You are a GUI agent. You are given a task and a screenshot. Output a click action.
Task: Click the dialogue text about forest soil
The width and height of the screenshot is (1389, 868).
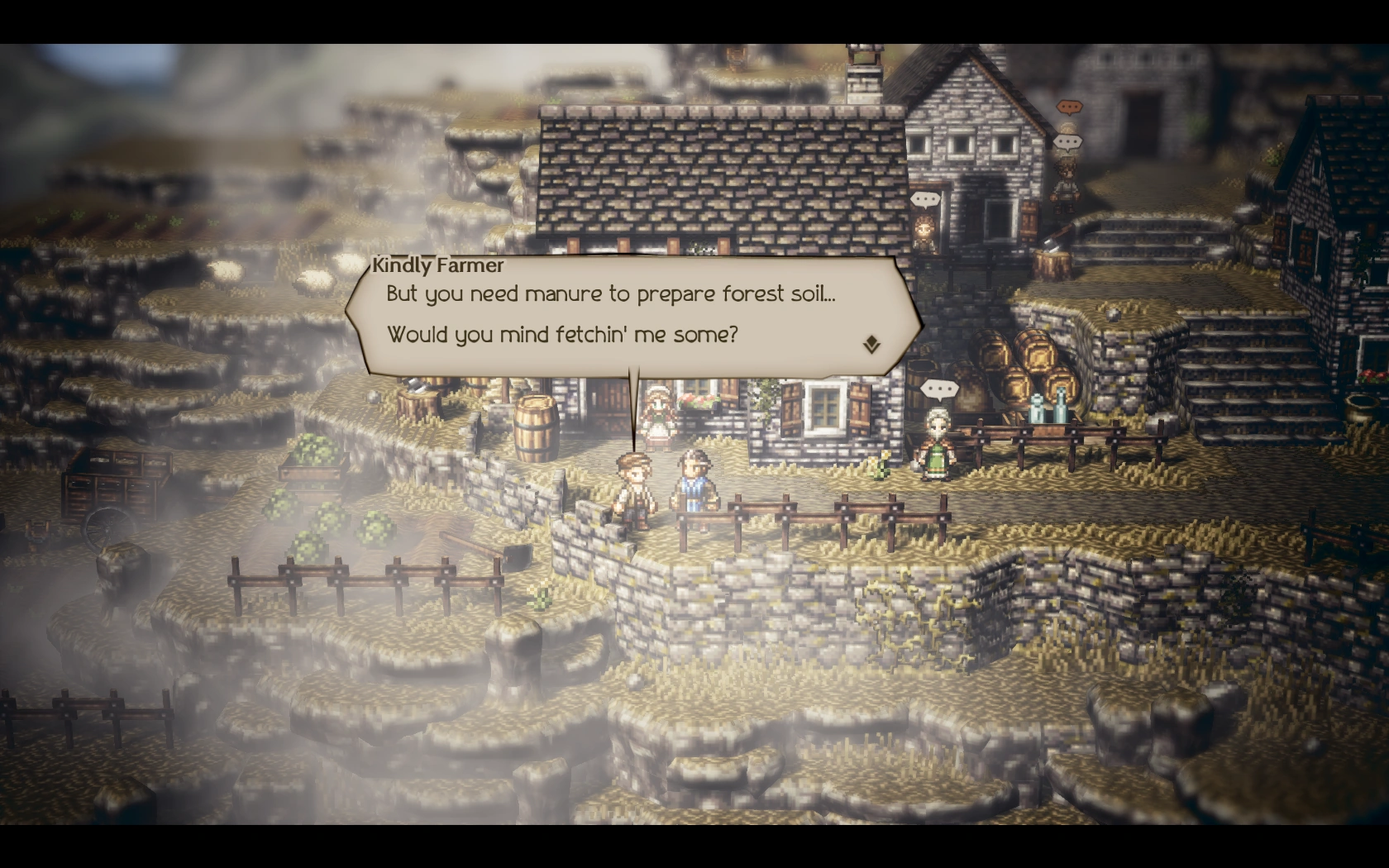pos(610,293)
